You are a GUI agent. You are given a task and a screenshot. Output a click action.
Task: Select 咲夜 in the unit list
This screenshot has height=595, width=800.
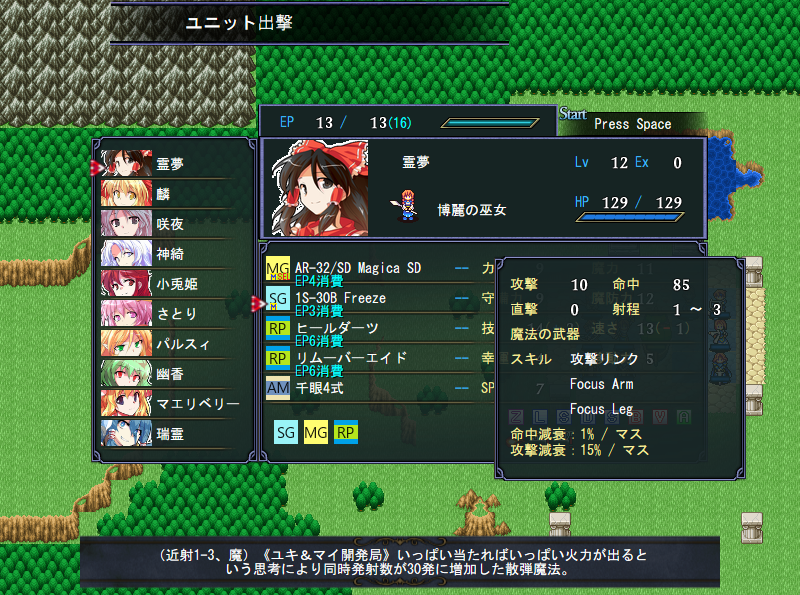click(x=170, y=223)
